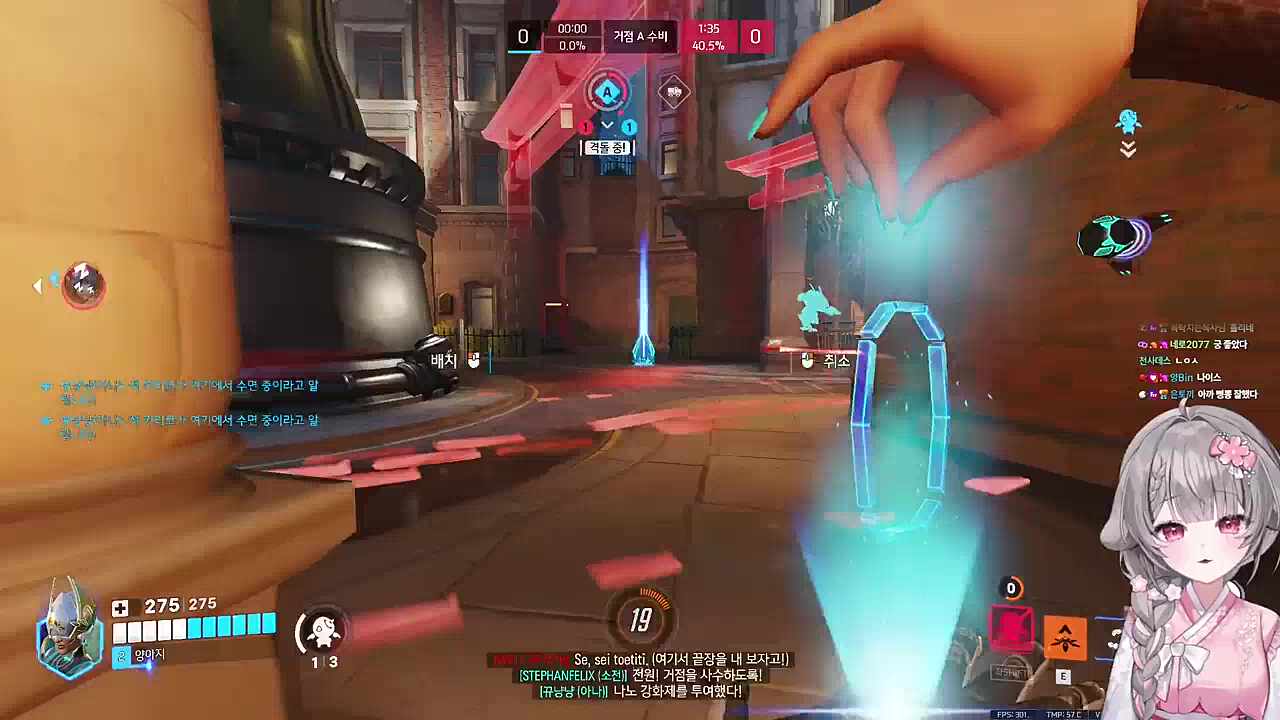Click the teammate ping indicator with the left arrow

click(x=80, y=286)
